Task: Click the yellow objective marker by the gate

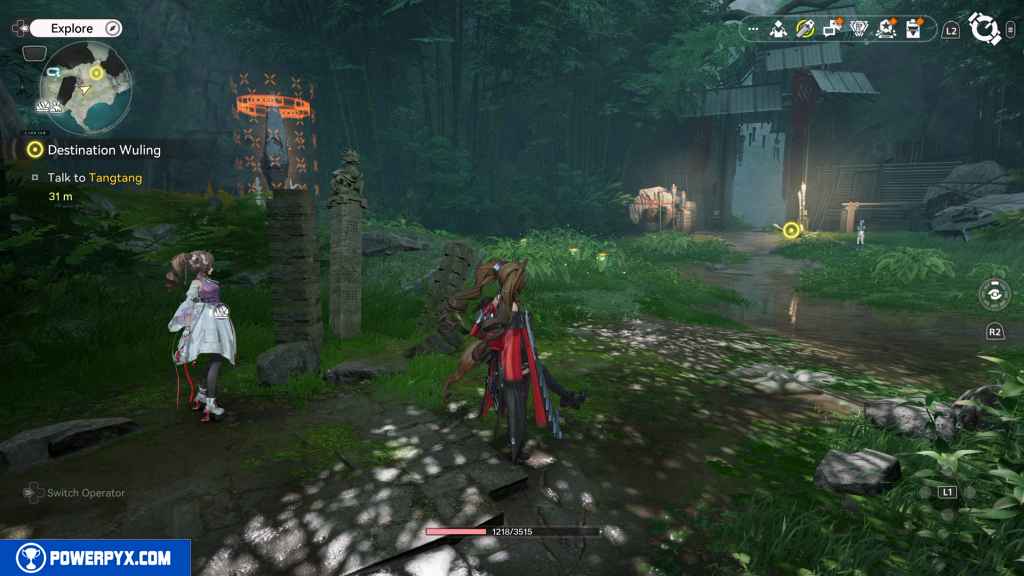Action: click(x=791, y=231)
